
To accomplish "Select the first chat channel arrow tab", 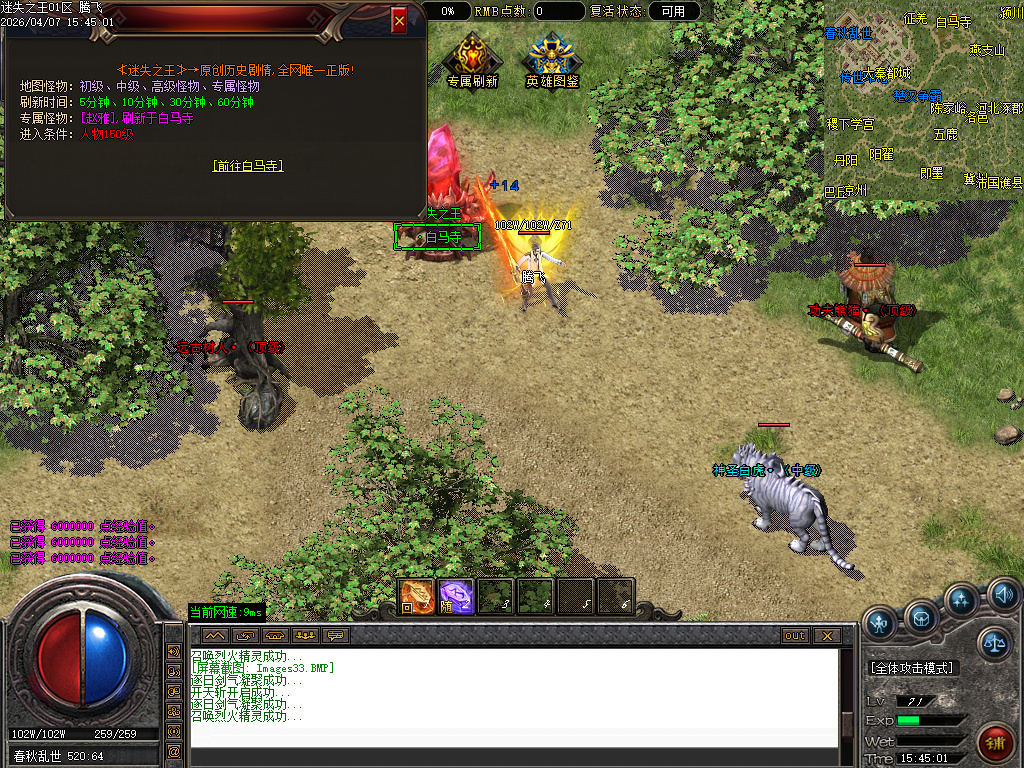I will (214, 636).
